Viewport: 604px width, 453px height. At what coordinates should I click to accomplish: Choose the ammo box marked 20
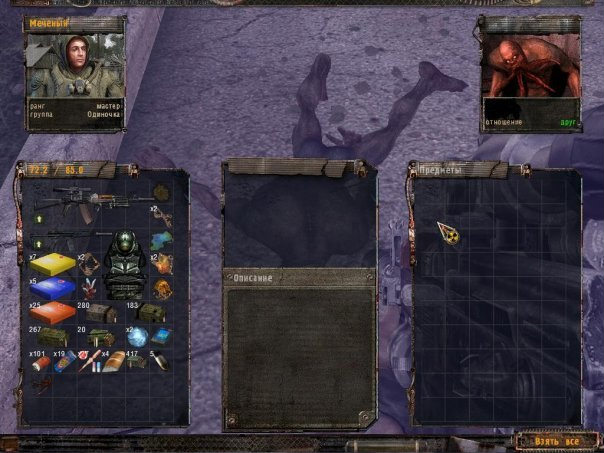98,337
